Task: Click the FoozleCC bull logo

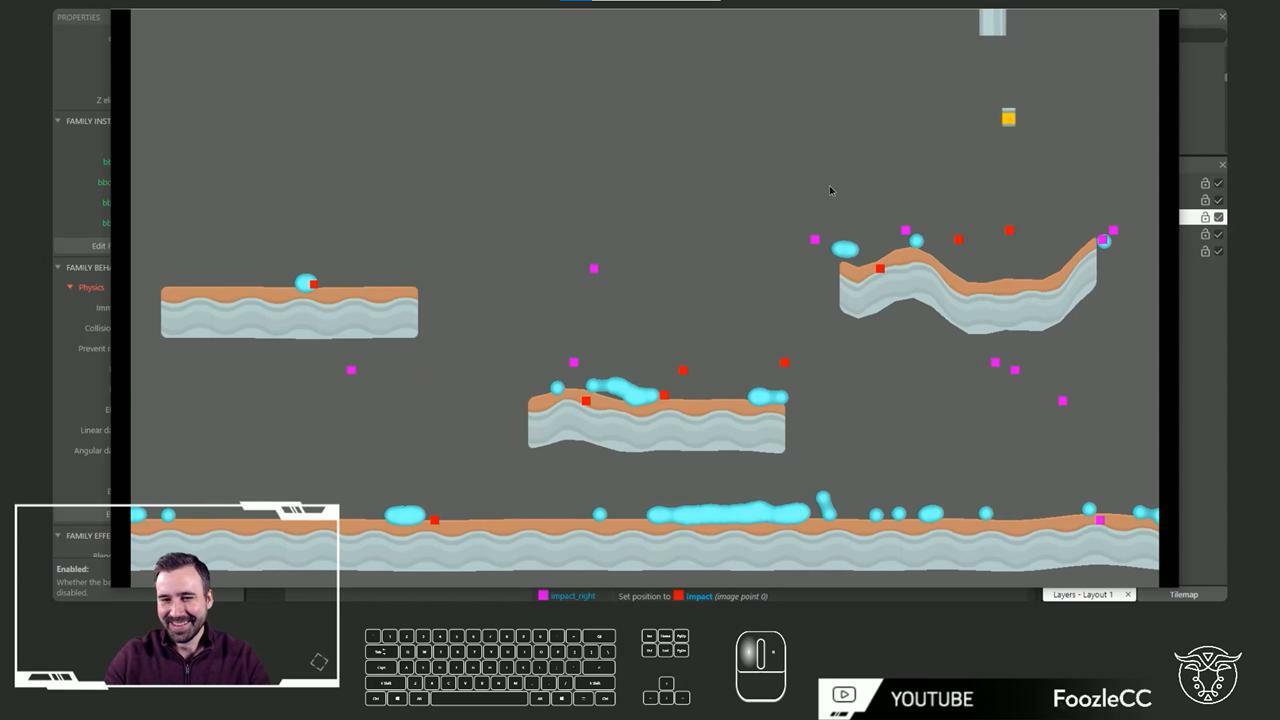Action: 1207,673
